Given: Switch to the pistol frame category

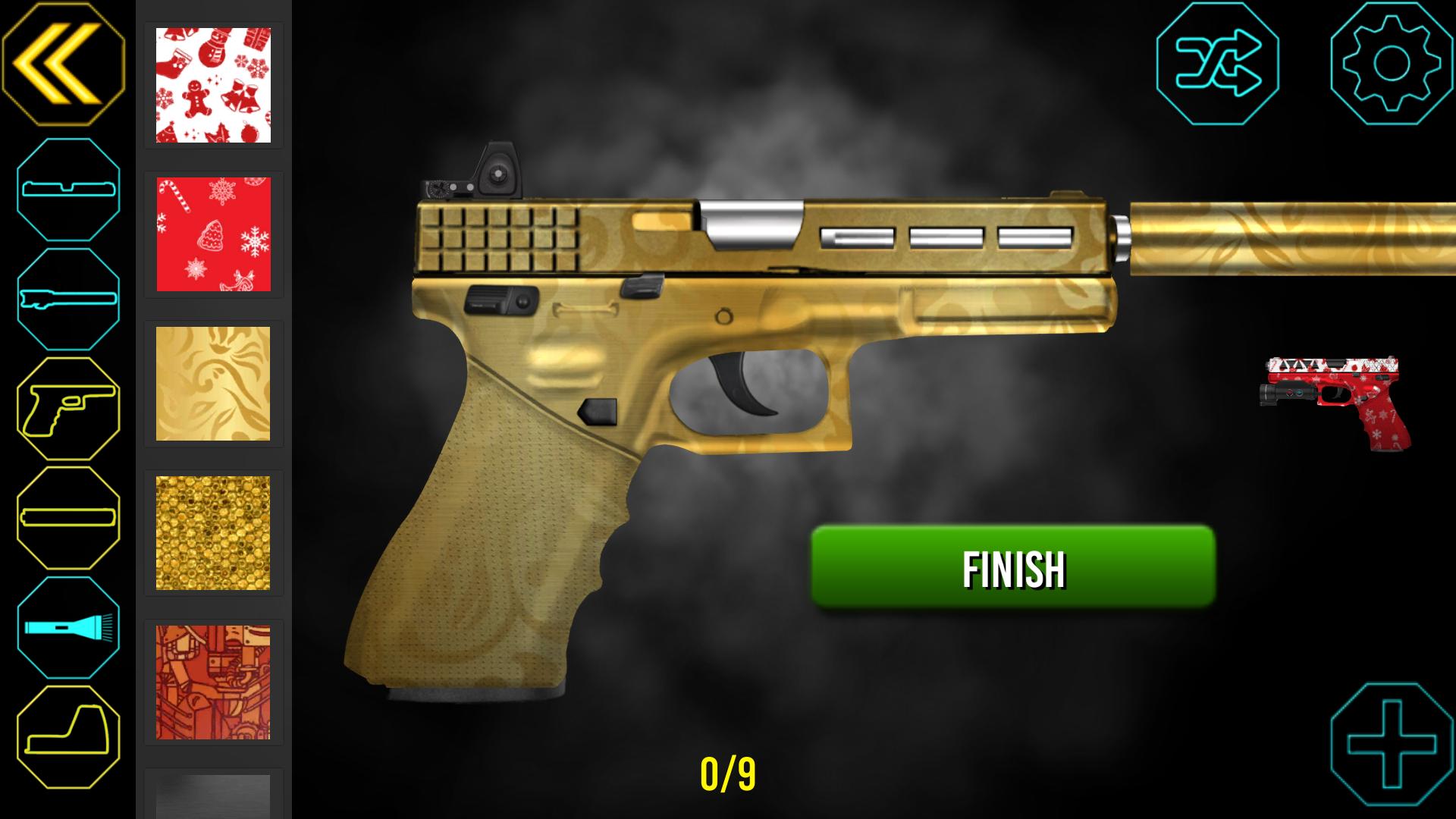Looking at the screenshot, I should (68, 409).
